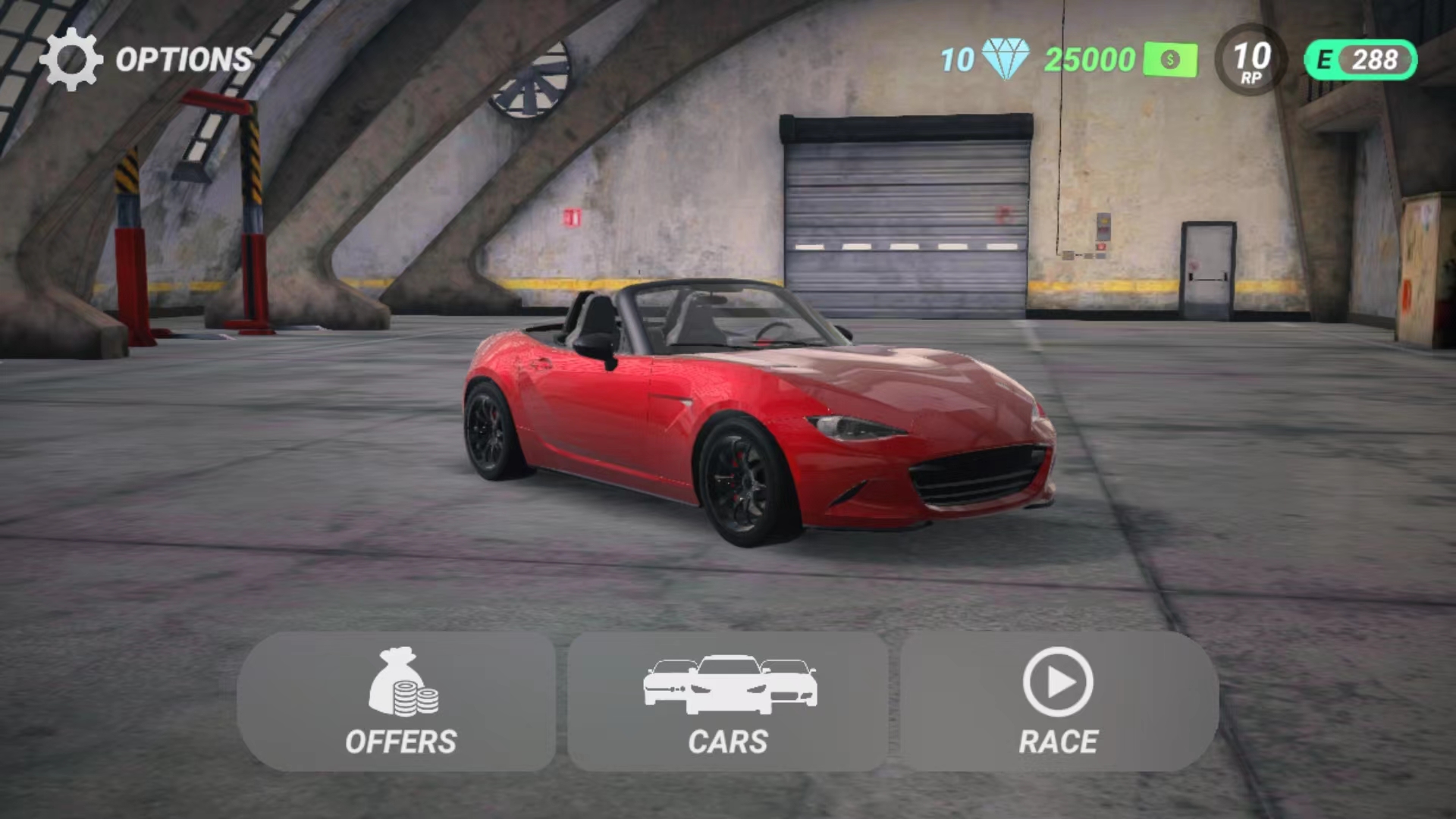Screen dimensions: 1456x819
Task: Select the RP level badge
Action: click(1251, 60)
